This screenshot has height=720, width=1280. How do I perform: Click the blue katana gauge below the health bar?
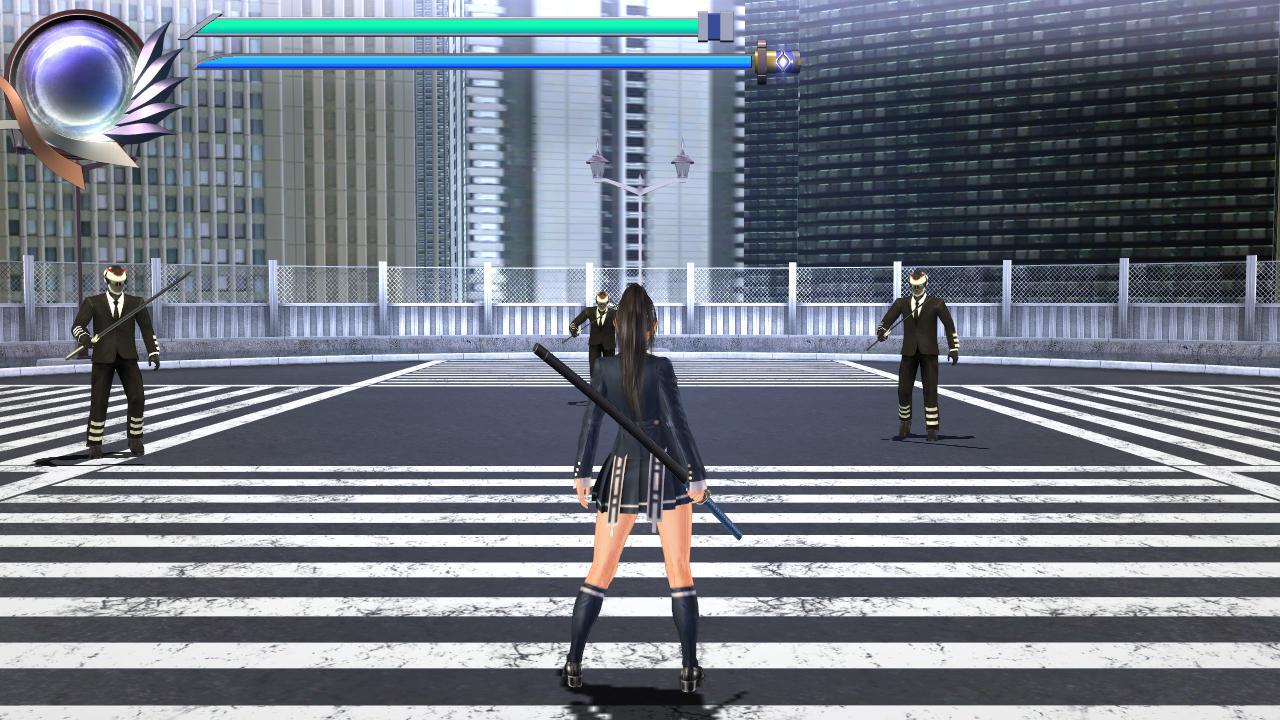pyautogui.click(x=450, y=59)
